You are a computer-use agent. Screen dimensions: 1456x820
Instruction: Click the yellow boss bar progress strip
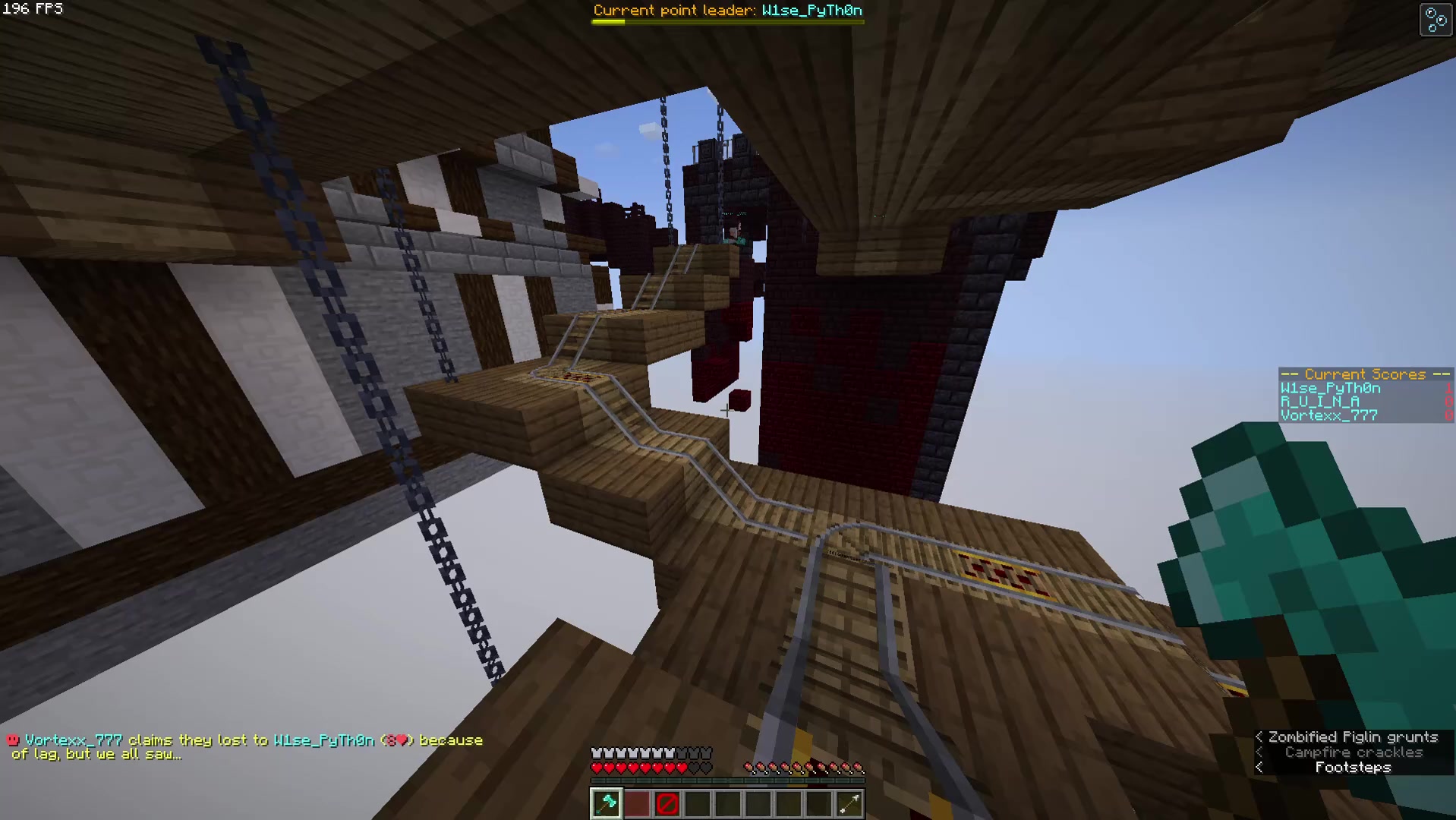tap(607, 21)
